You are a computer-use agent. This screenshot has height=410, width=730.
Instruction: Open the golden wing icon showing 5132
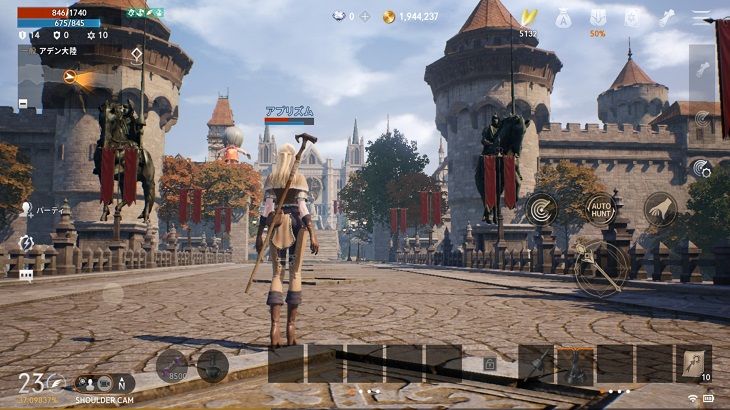coord(528,19)
